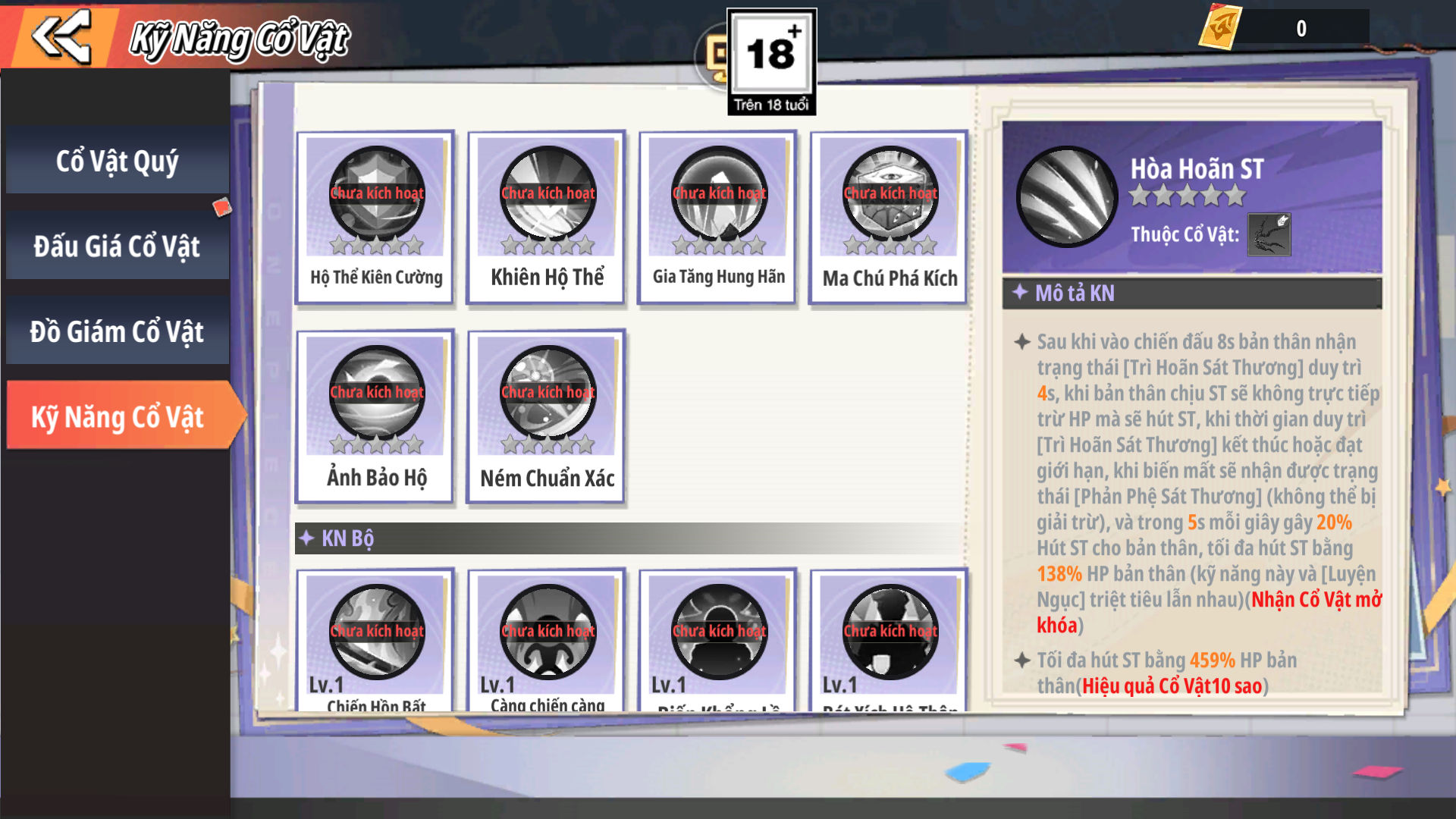This screenshot has height=819, width=1456.
Task: Select the Gia Tăng Hung Hãn skill
Action: click(x=718, y=218)
